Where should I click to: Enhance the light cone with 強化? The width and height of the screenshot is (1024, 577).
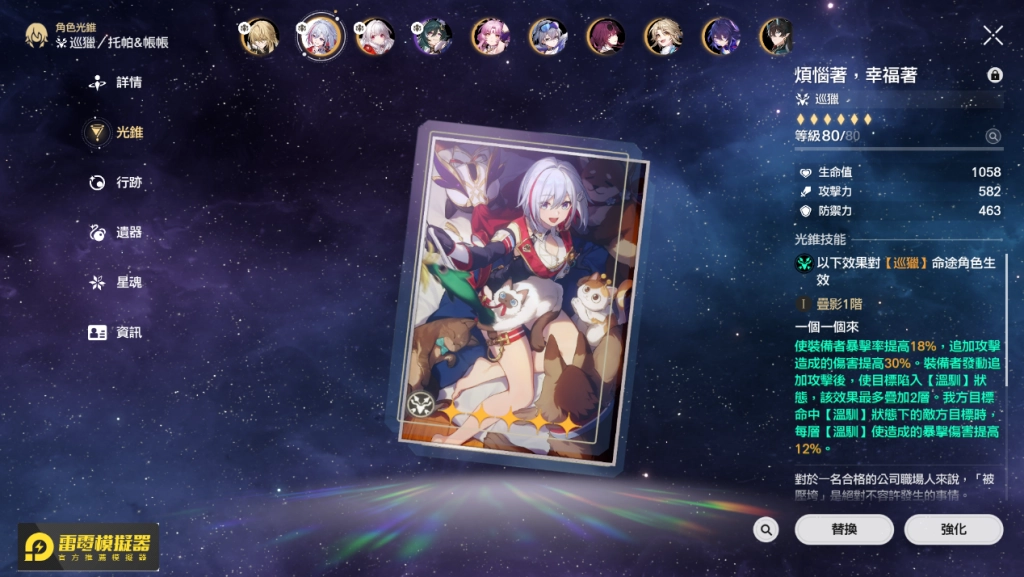953,530
